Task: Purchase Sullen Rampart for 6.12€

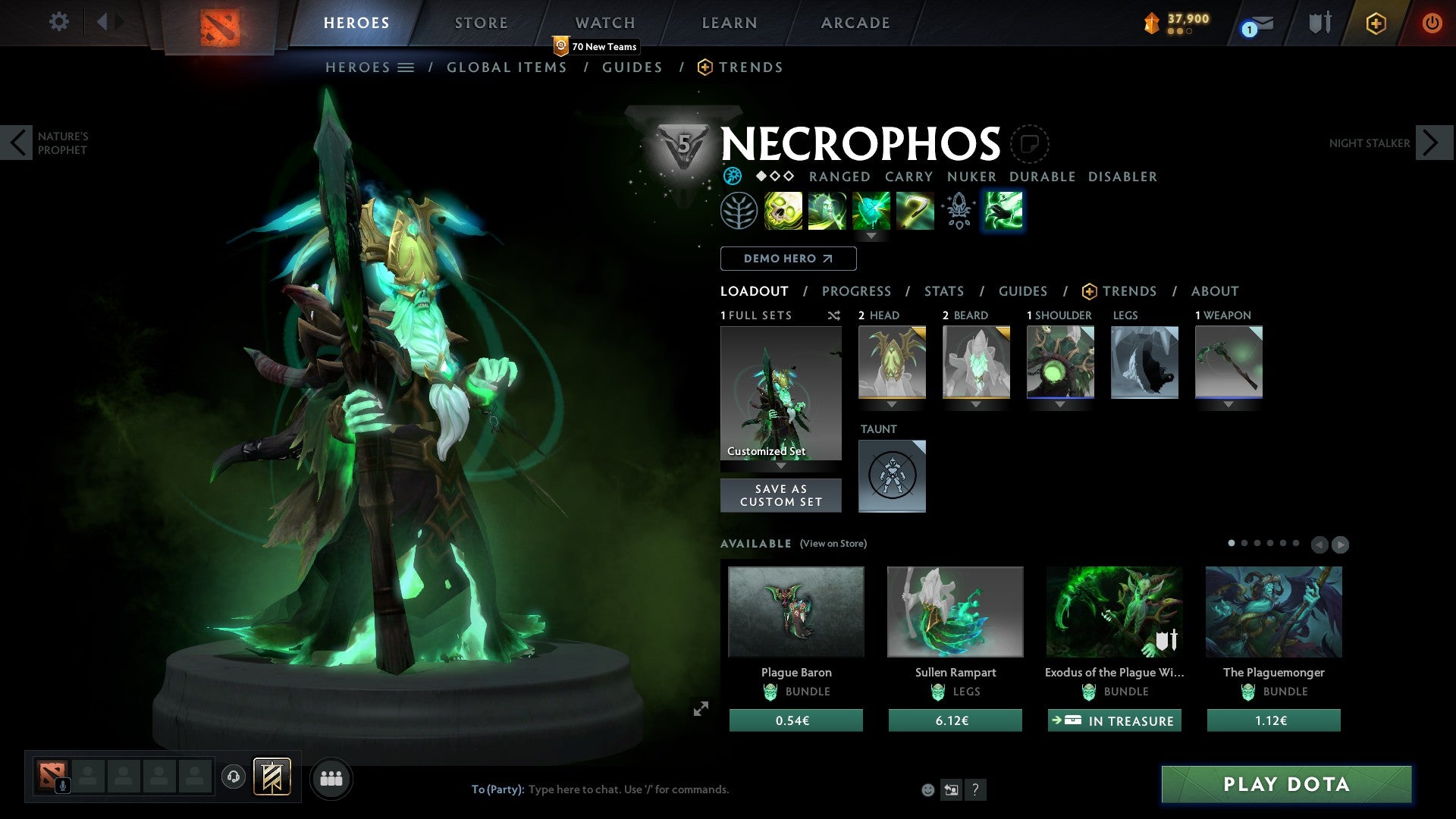Action: 955,720
